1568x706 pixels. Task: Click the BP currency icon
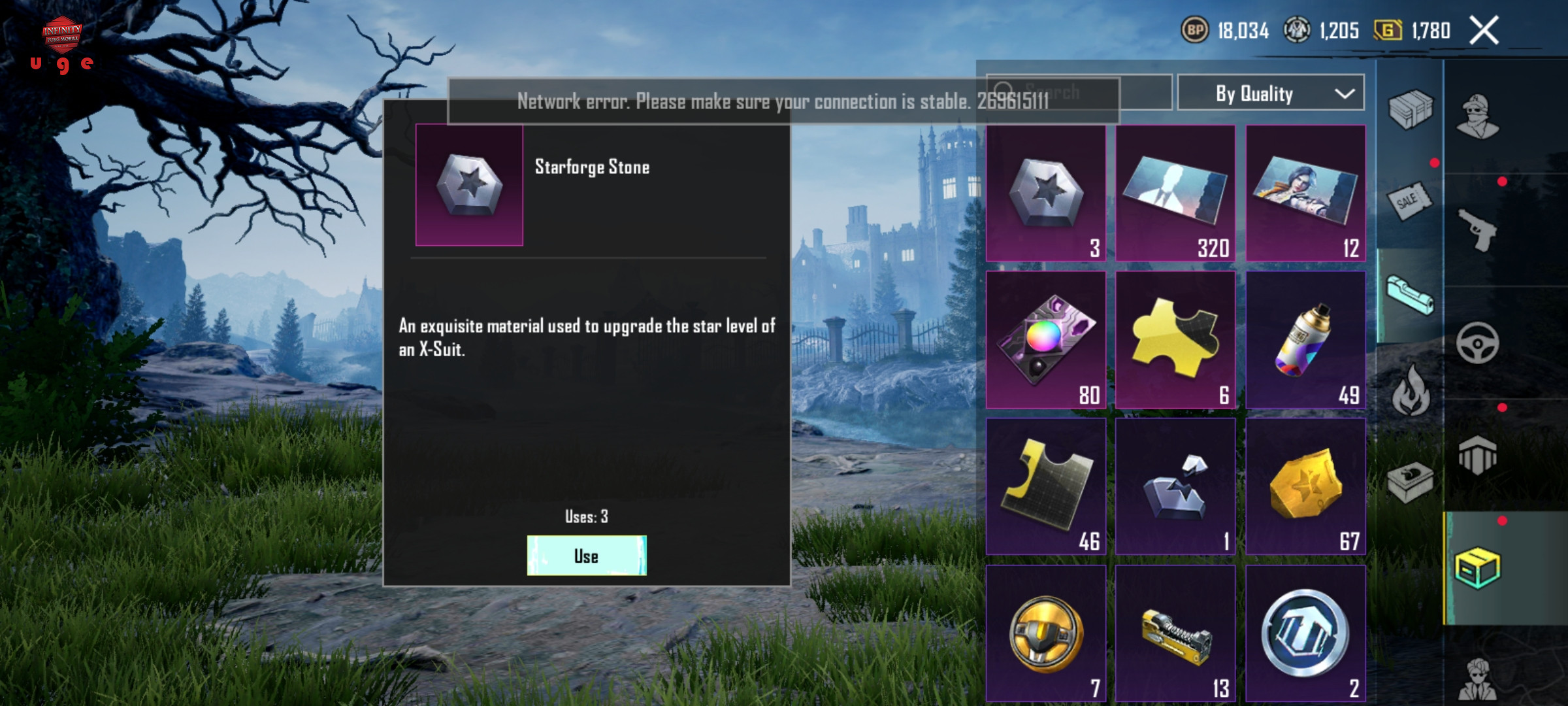click(x=1195, y=30)
